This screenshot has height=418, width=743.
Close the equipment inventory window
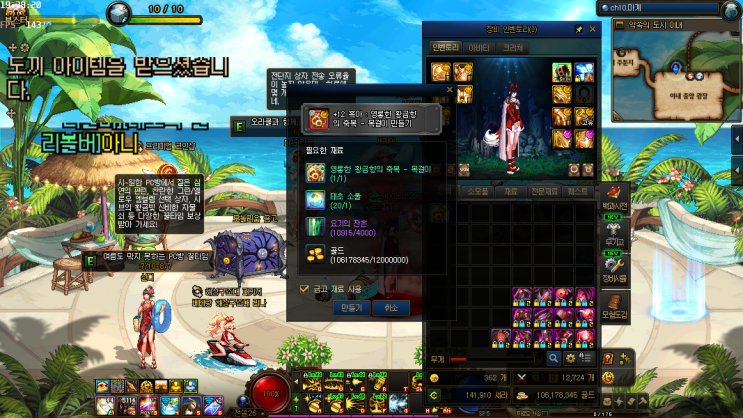point(593,30)
